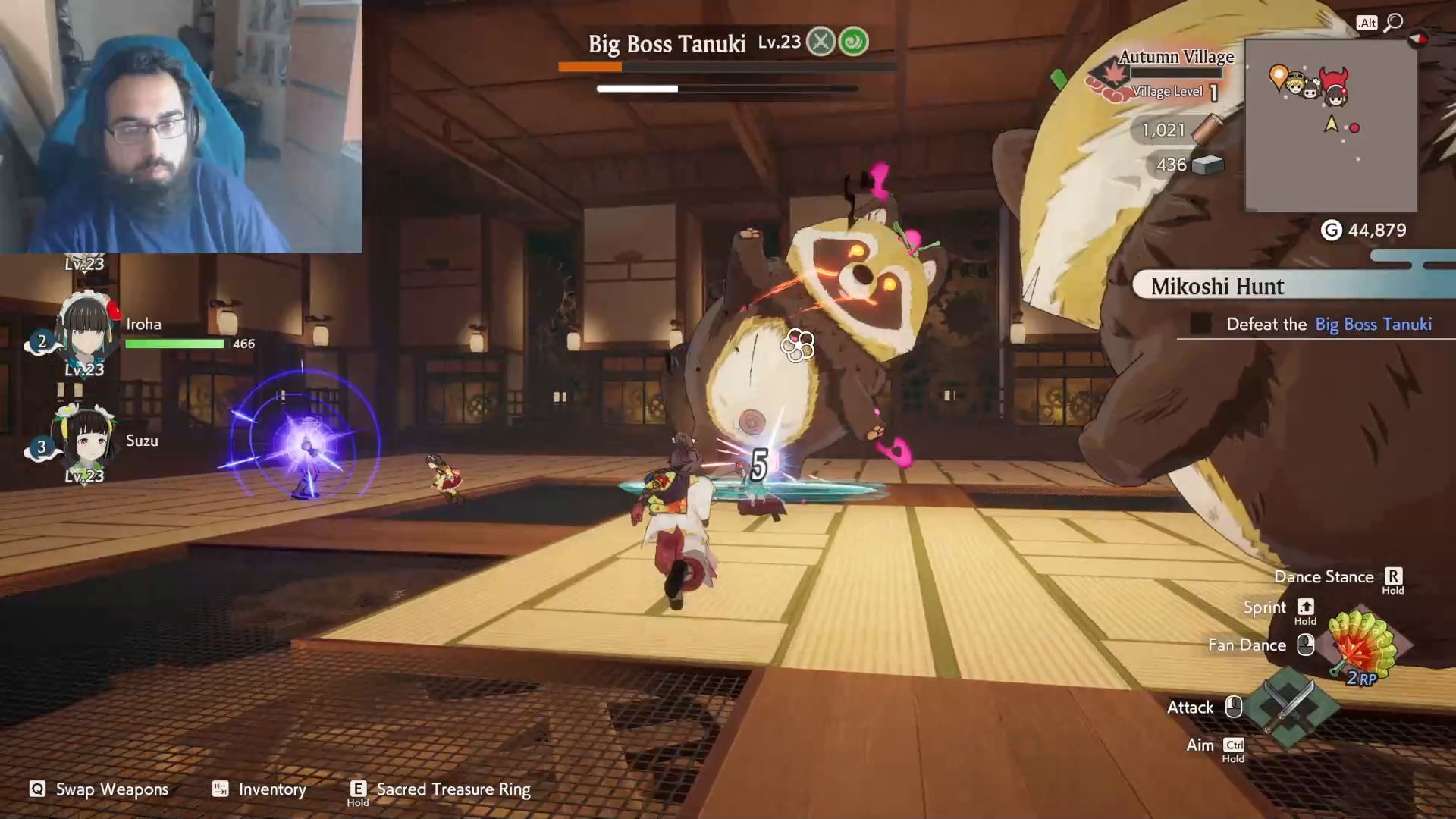Open the Sacred Treasure Ring
1456x819 pixels.
pyautogui.click(x=441, y=789)
